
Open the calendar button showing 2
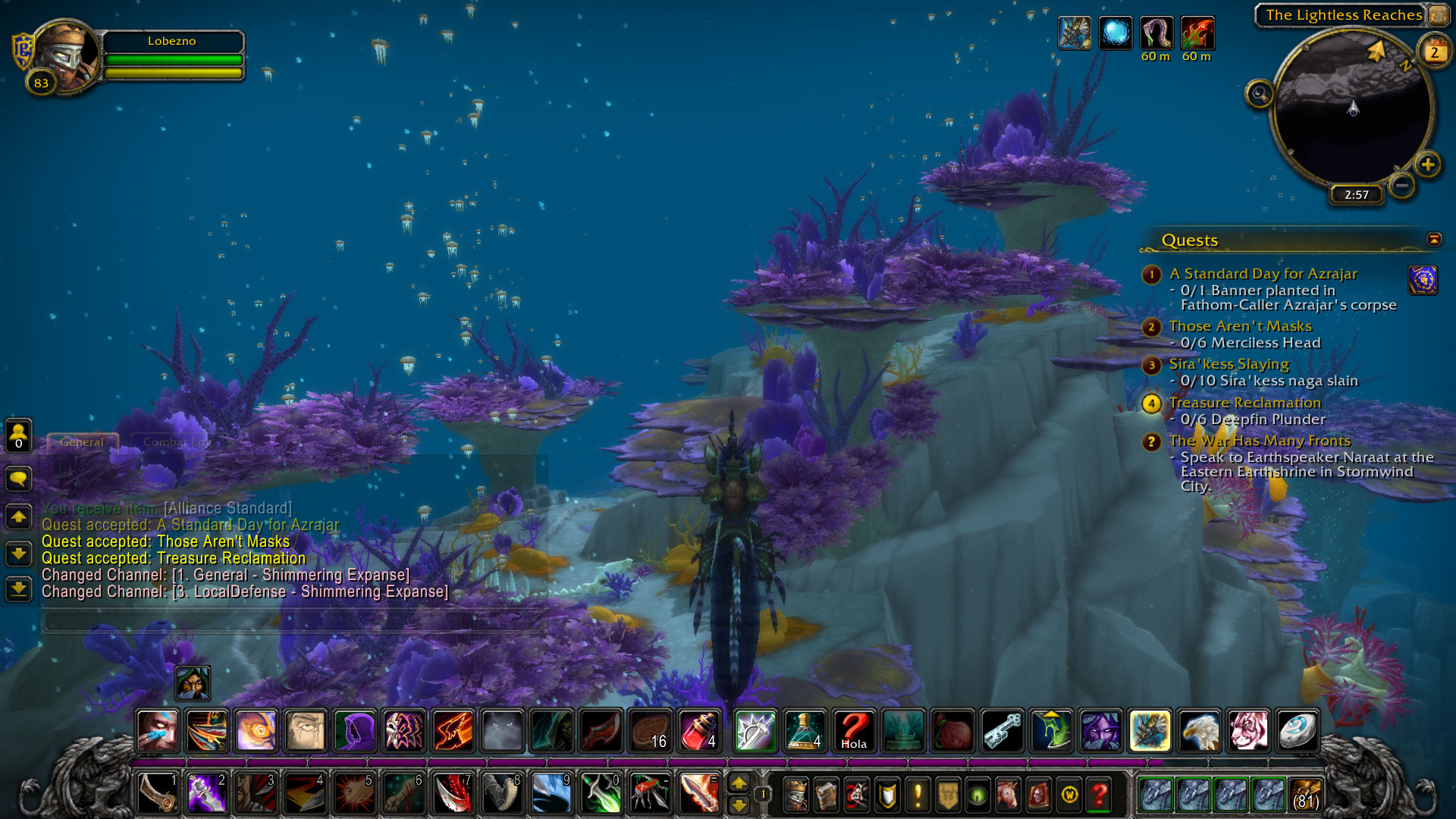click(x=1434, y=52)
